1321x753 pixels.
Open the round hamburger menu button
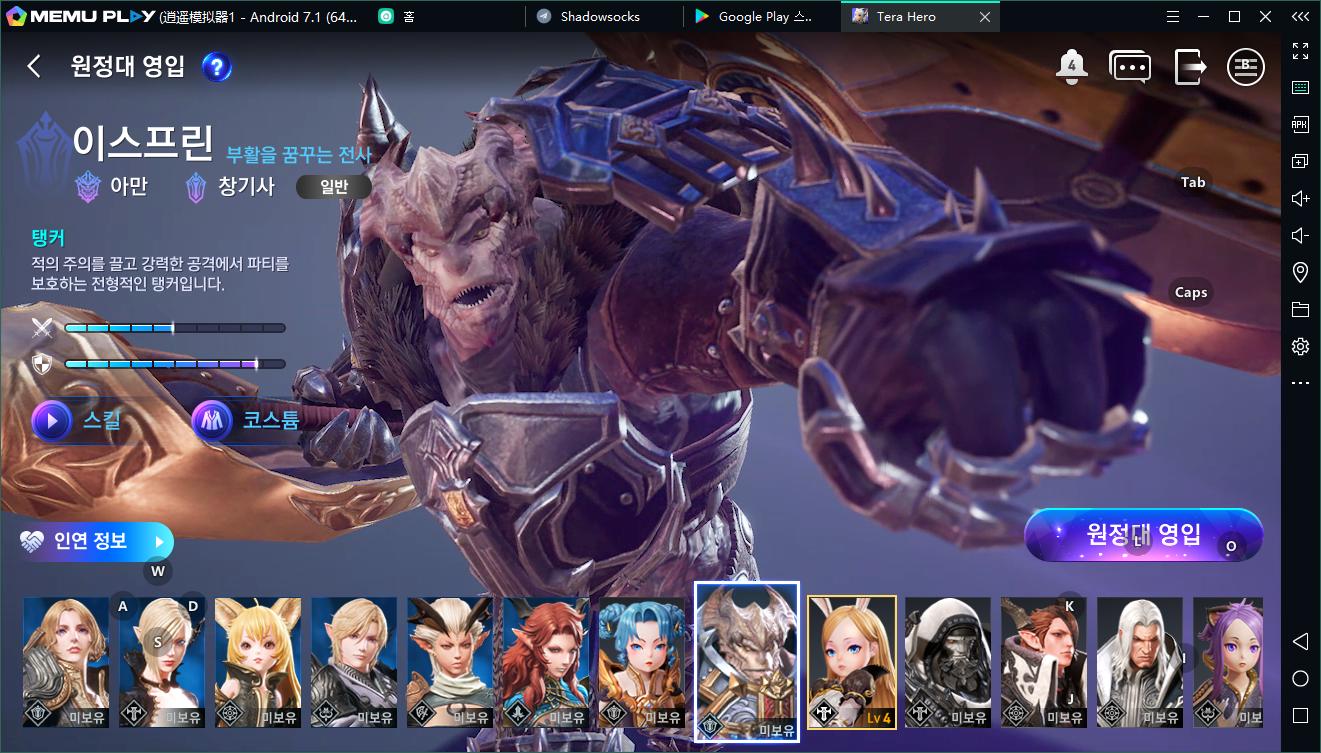(x=1246, y=67)
